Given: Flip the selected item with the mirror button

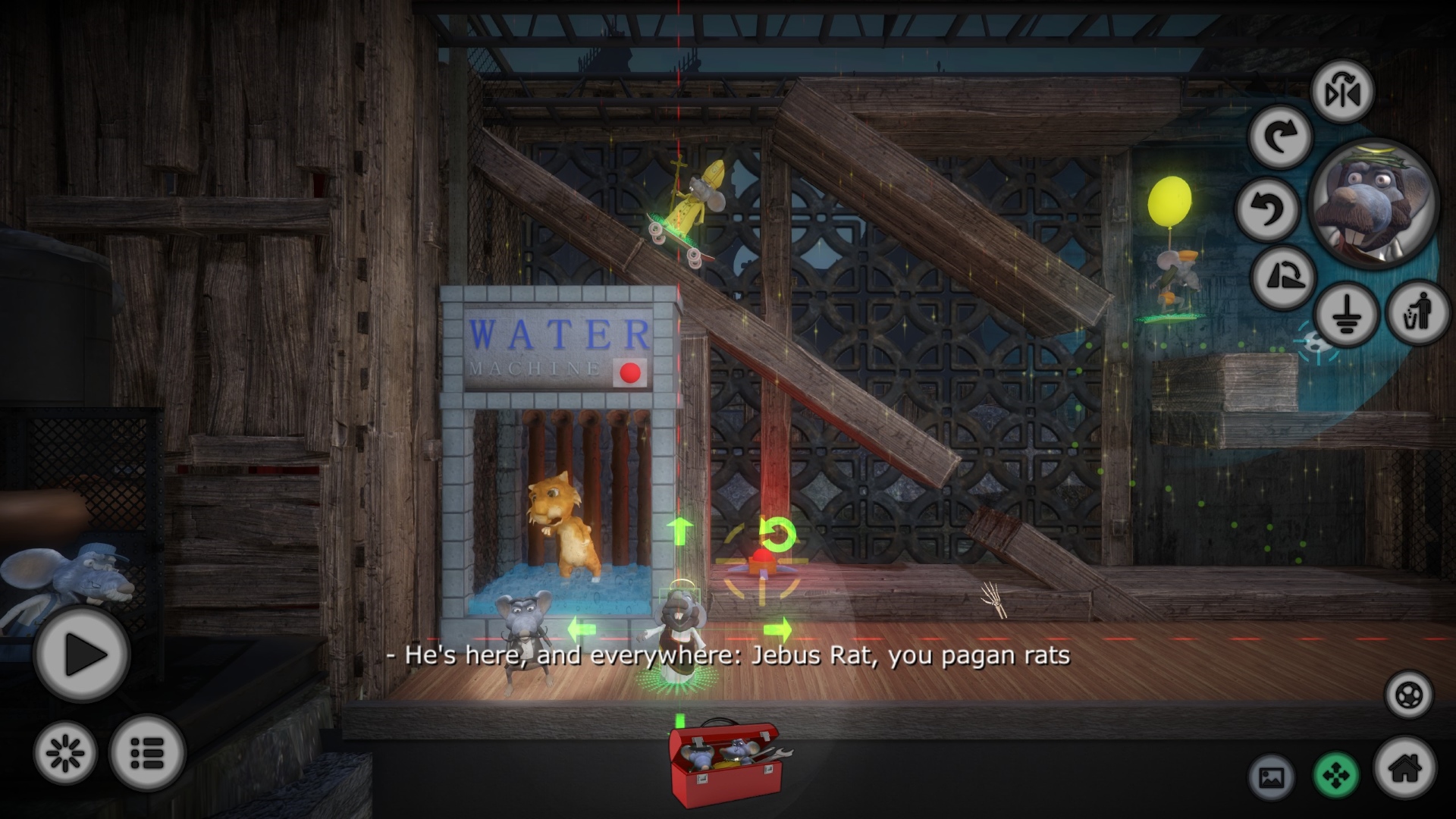Looking at the screenshot, I should click(x=1342, y=93).
